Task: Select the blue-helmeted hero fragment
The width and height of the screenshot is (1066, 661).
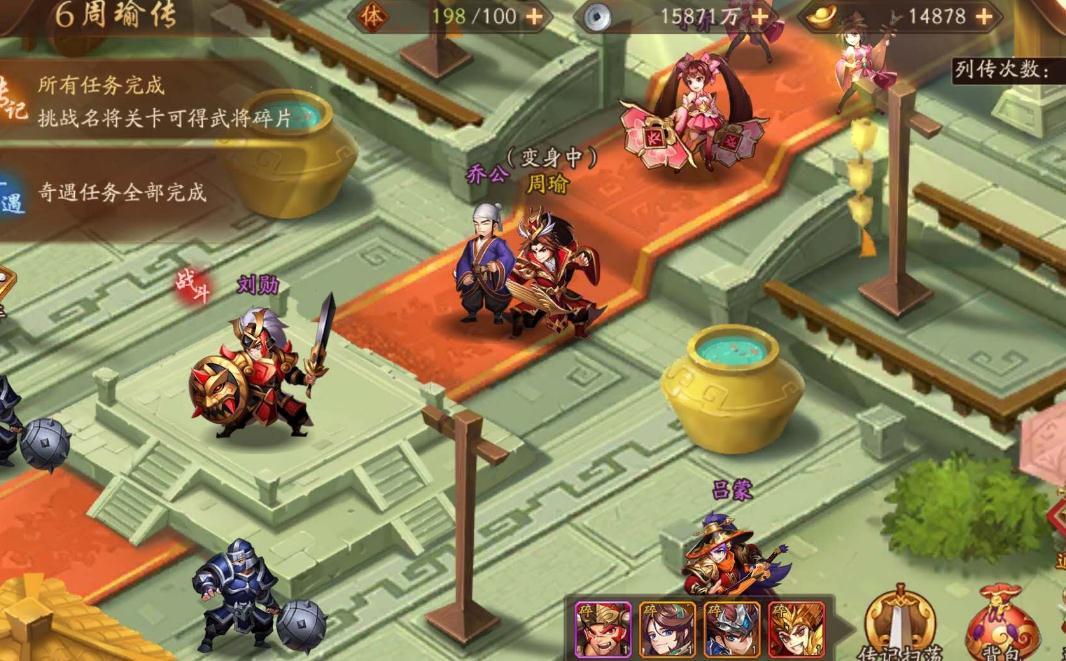Action: click(x=732, y=628)
